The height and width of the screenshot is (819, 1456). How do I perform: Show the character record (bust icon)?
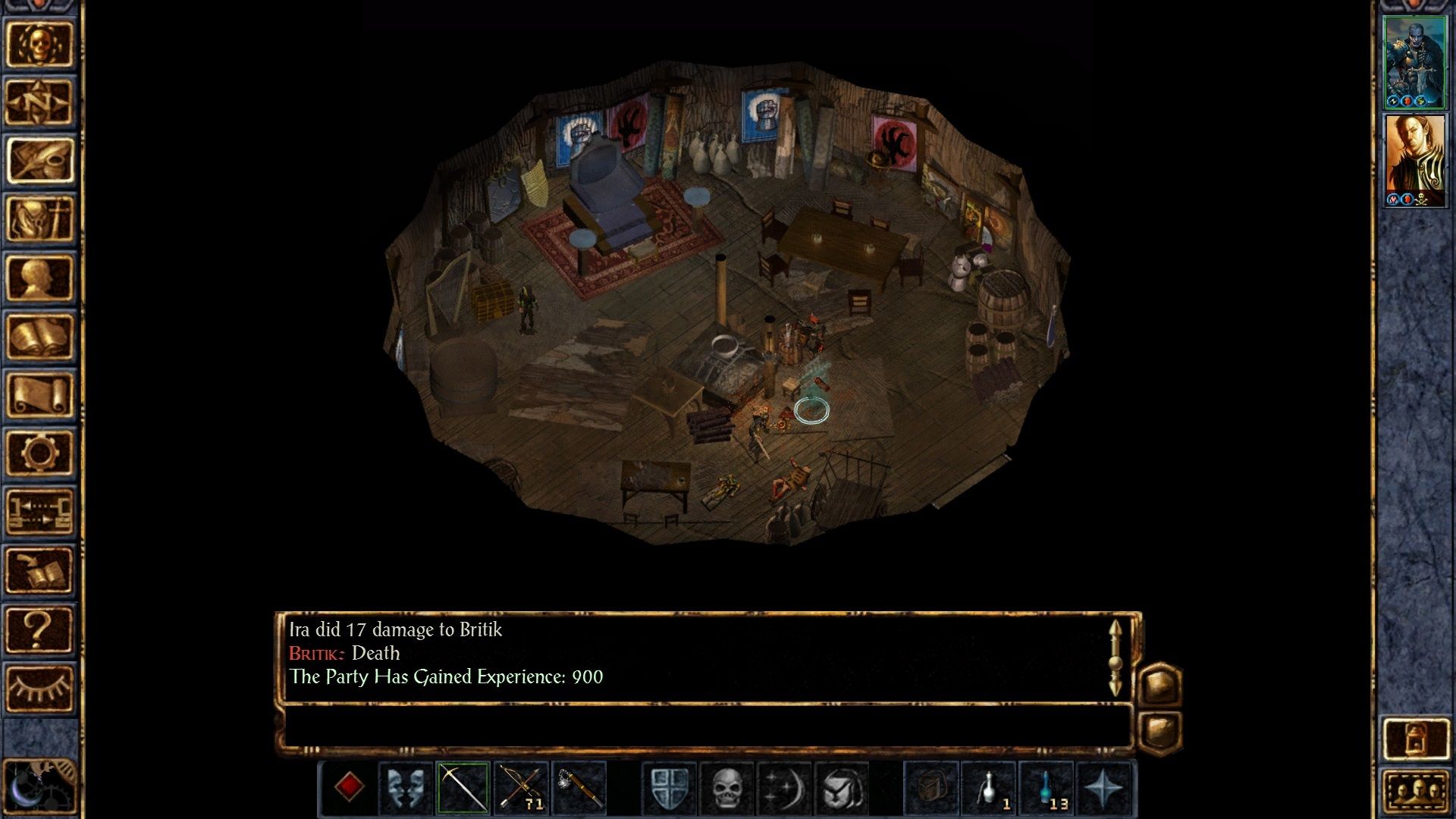pos(39,278)
